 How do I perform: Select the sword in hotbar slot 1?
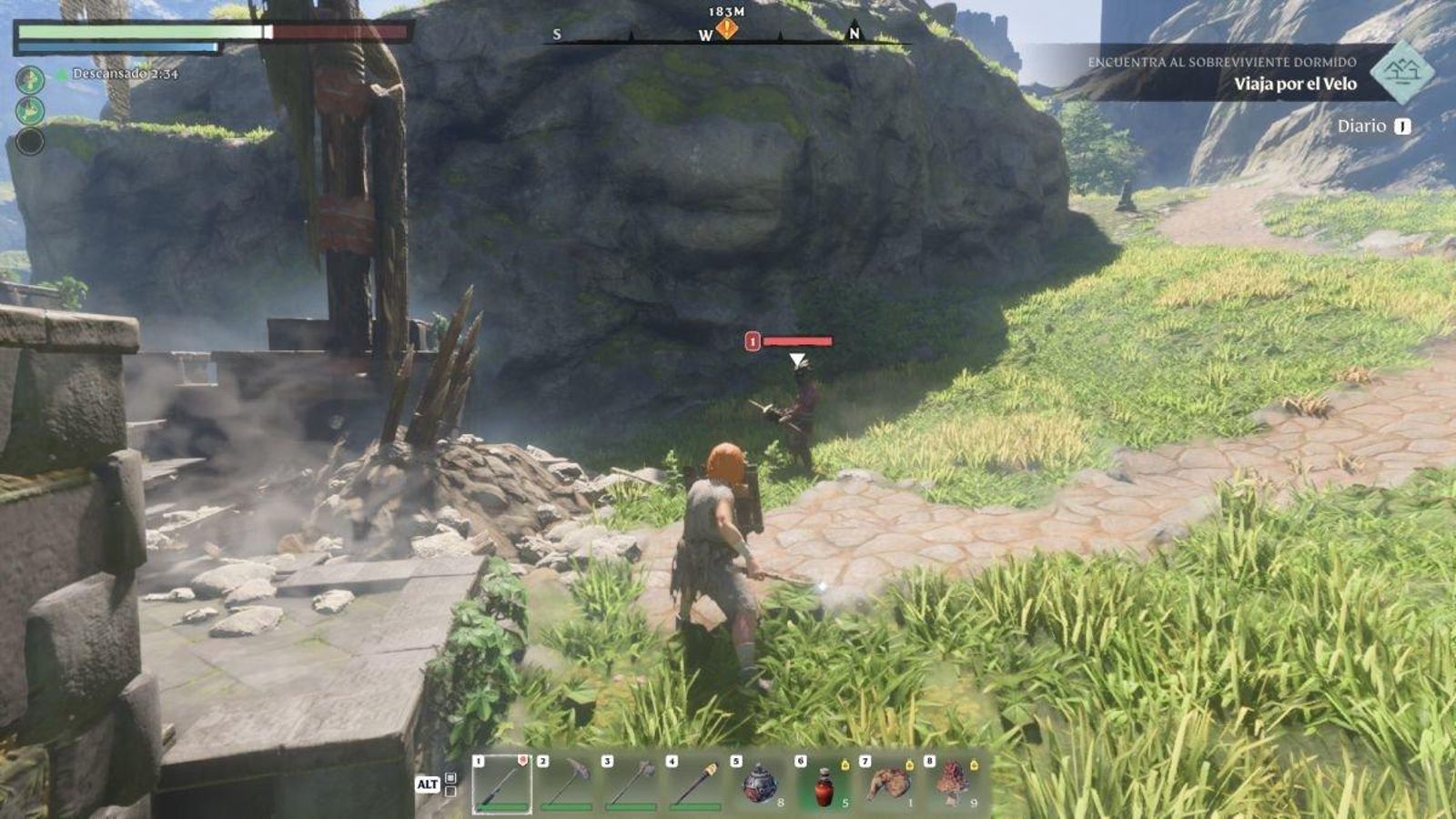(x=501, y=783)
